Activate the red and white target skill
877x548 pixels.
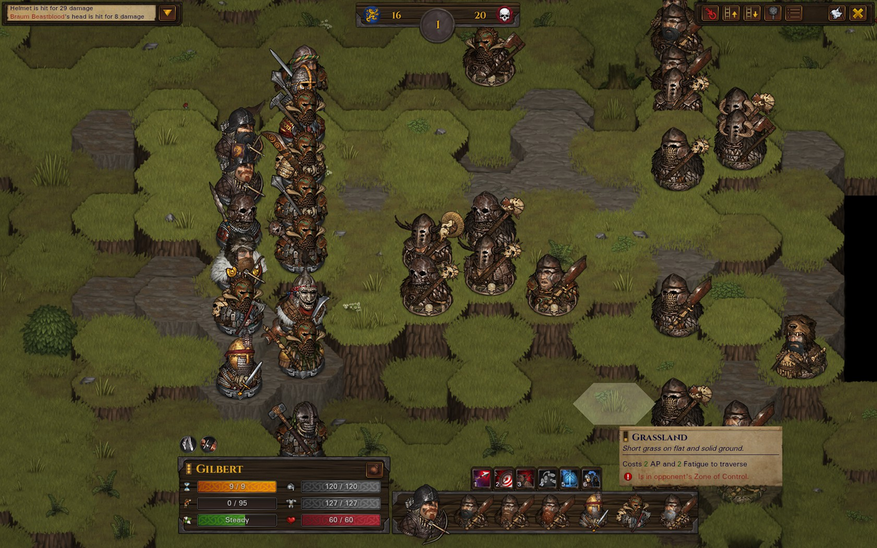click(x=504, y=479)
